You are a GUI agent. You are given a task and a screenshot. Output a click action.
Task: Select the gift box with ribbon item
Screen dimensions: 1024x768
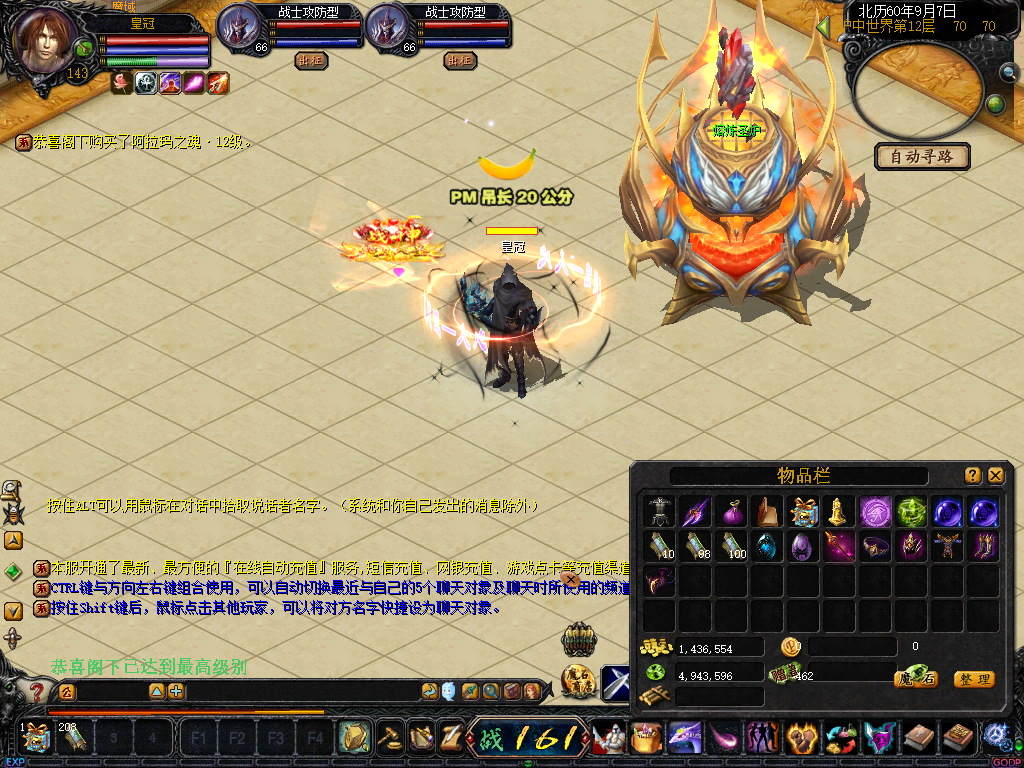click(803, 513)
